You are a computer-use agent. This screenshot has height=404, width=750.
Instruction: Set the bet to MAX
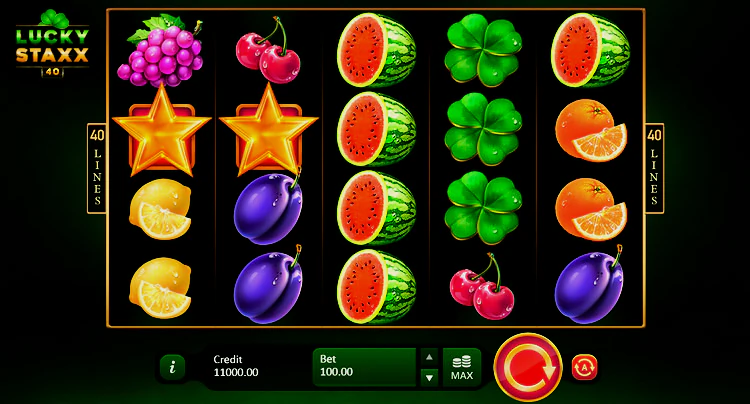coord(462,367)
